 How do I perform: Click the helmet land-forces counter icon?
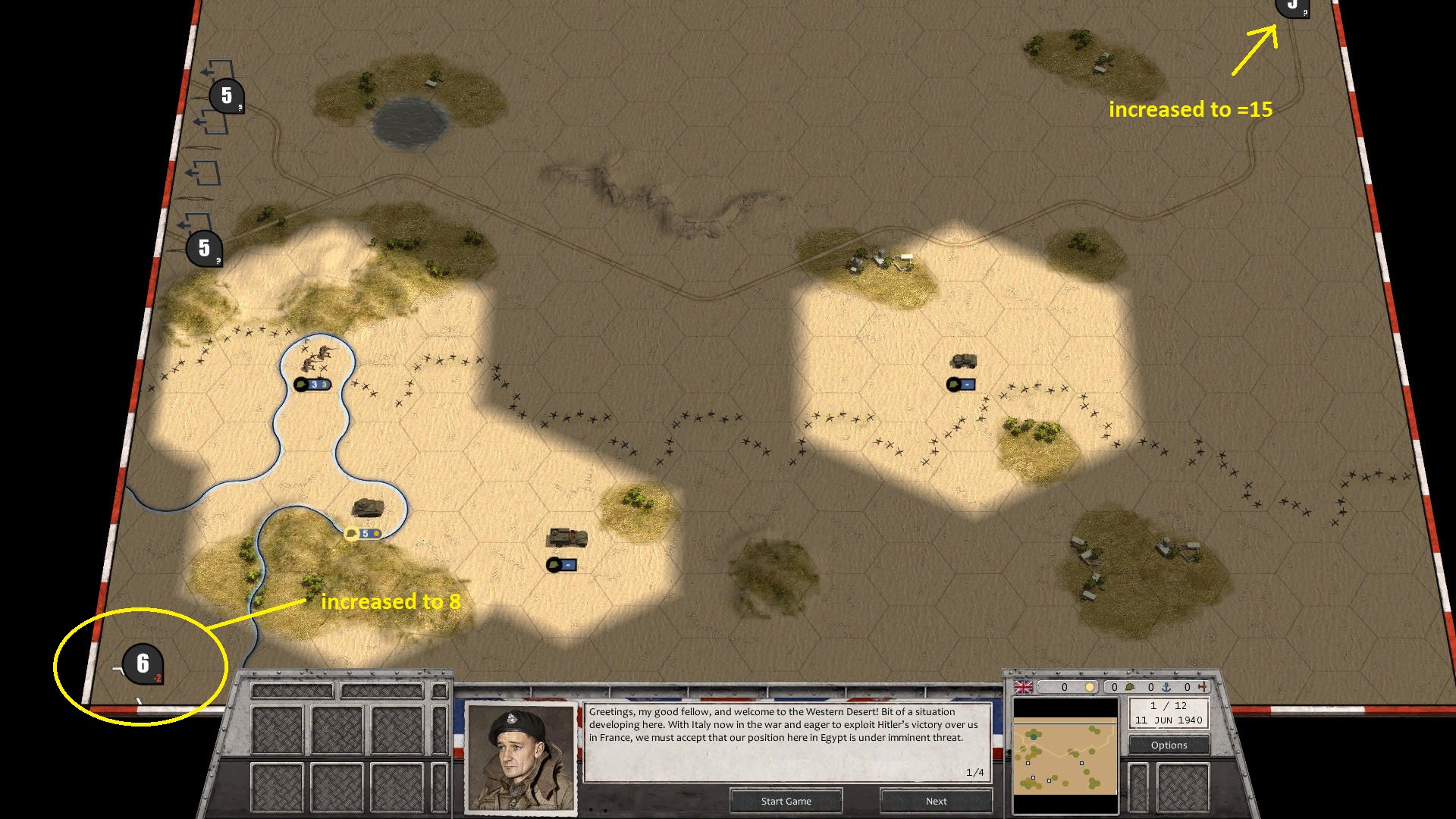(1129, 687)
